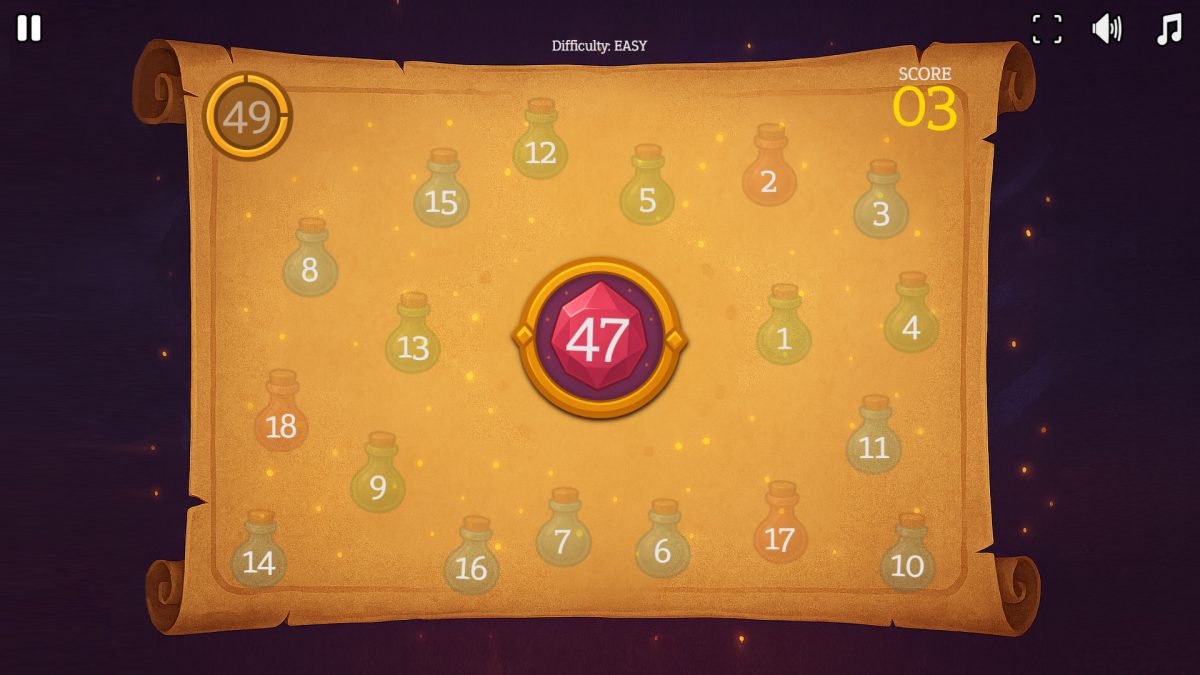Pick the potion labeled 15
This screenshot has height=675, width=1200.
pyautogui.click(x=441, y=194)
